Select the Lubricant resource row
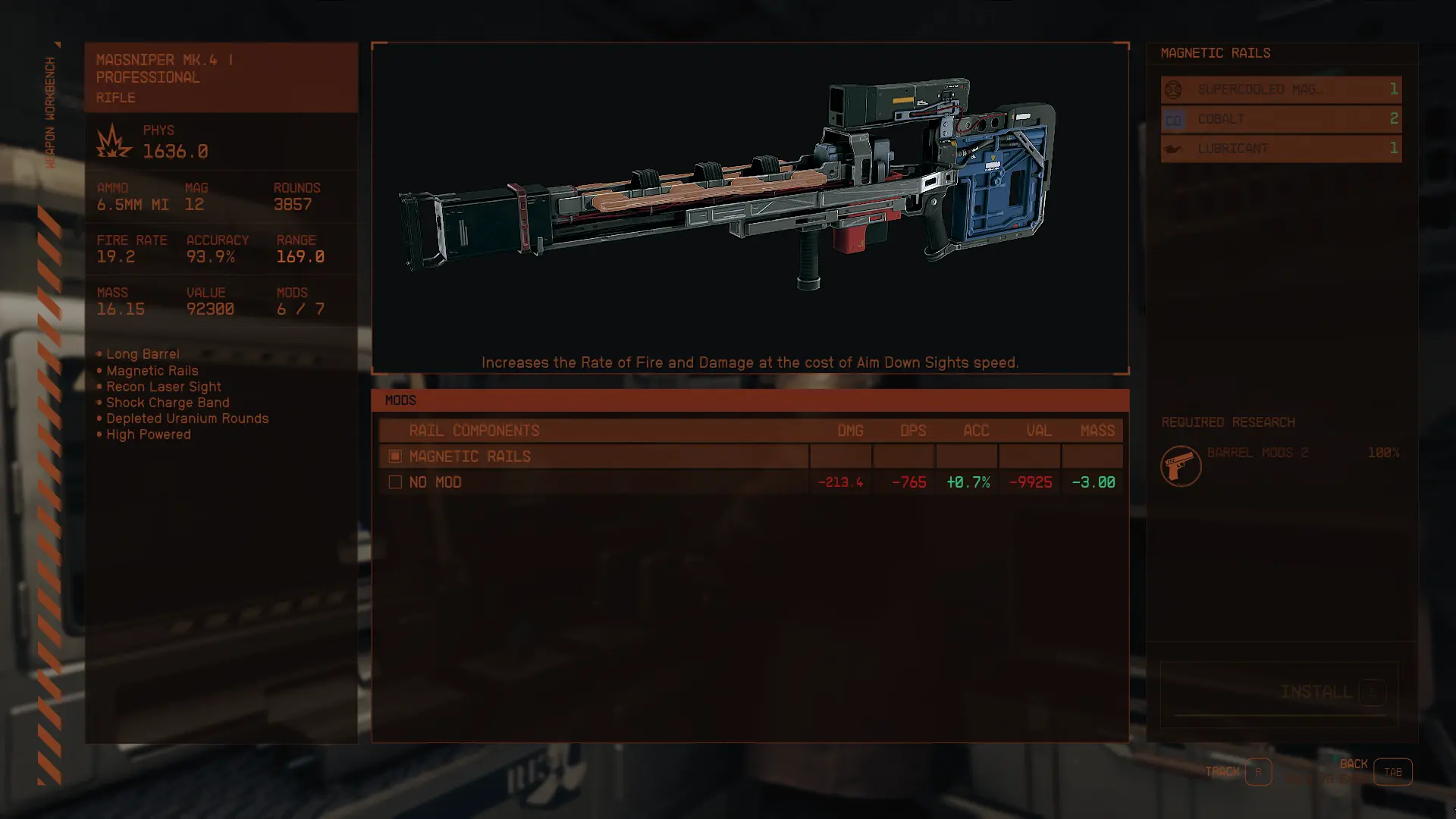Image resolution: width=1456 pixels, height=819 pixels. (1280, 149)
